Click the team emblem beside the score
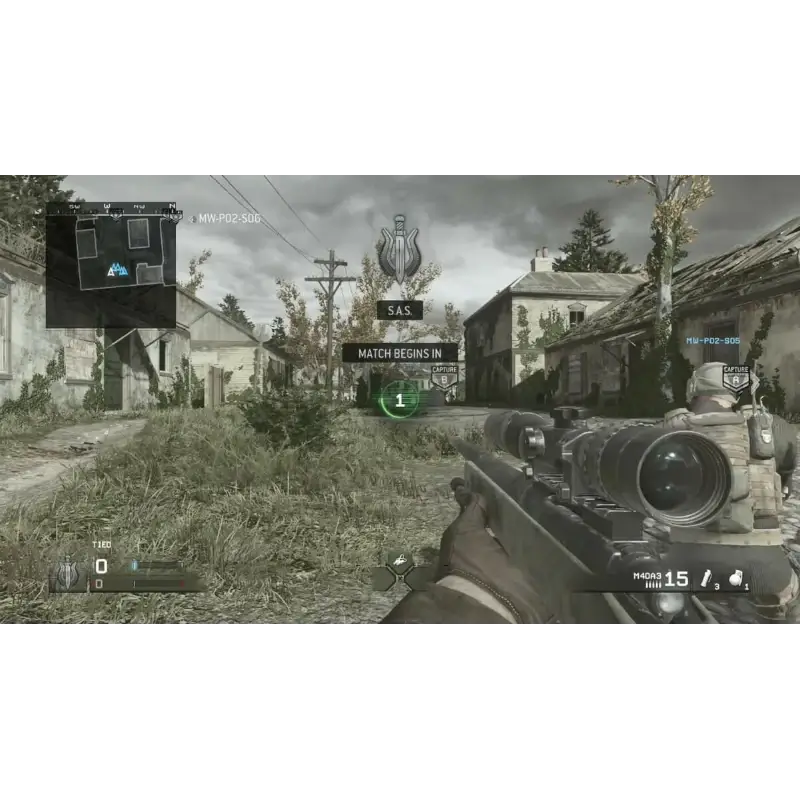 point(67,573)
